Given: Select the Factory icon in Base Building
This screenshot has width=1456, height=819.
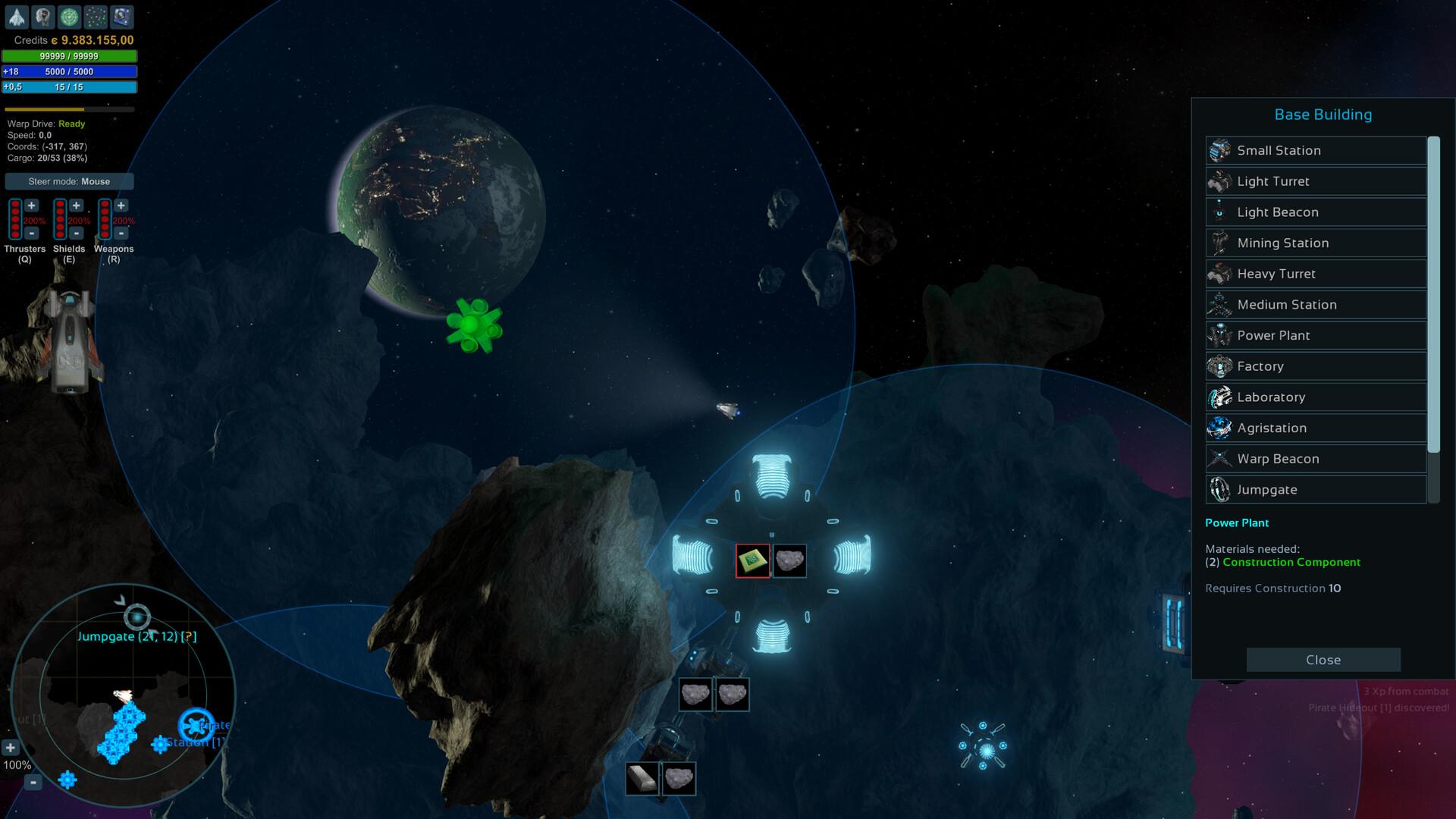Looking at the screenshot, I should 1220,366.
